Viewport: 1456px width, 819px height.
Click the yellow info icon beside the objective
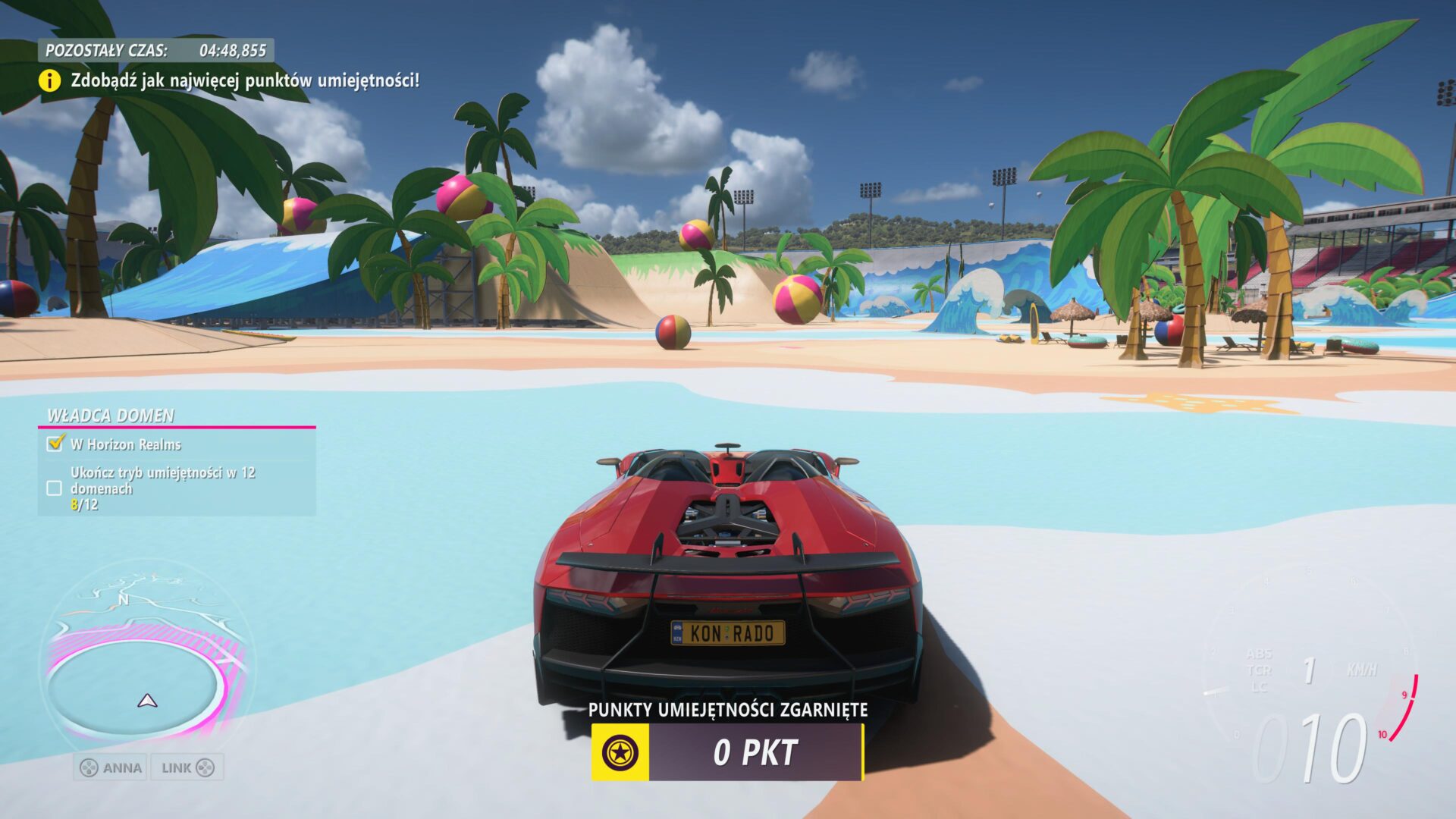click(x=49, y=80)
